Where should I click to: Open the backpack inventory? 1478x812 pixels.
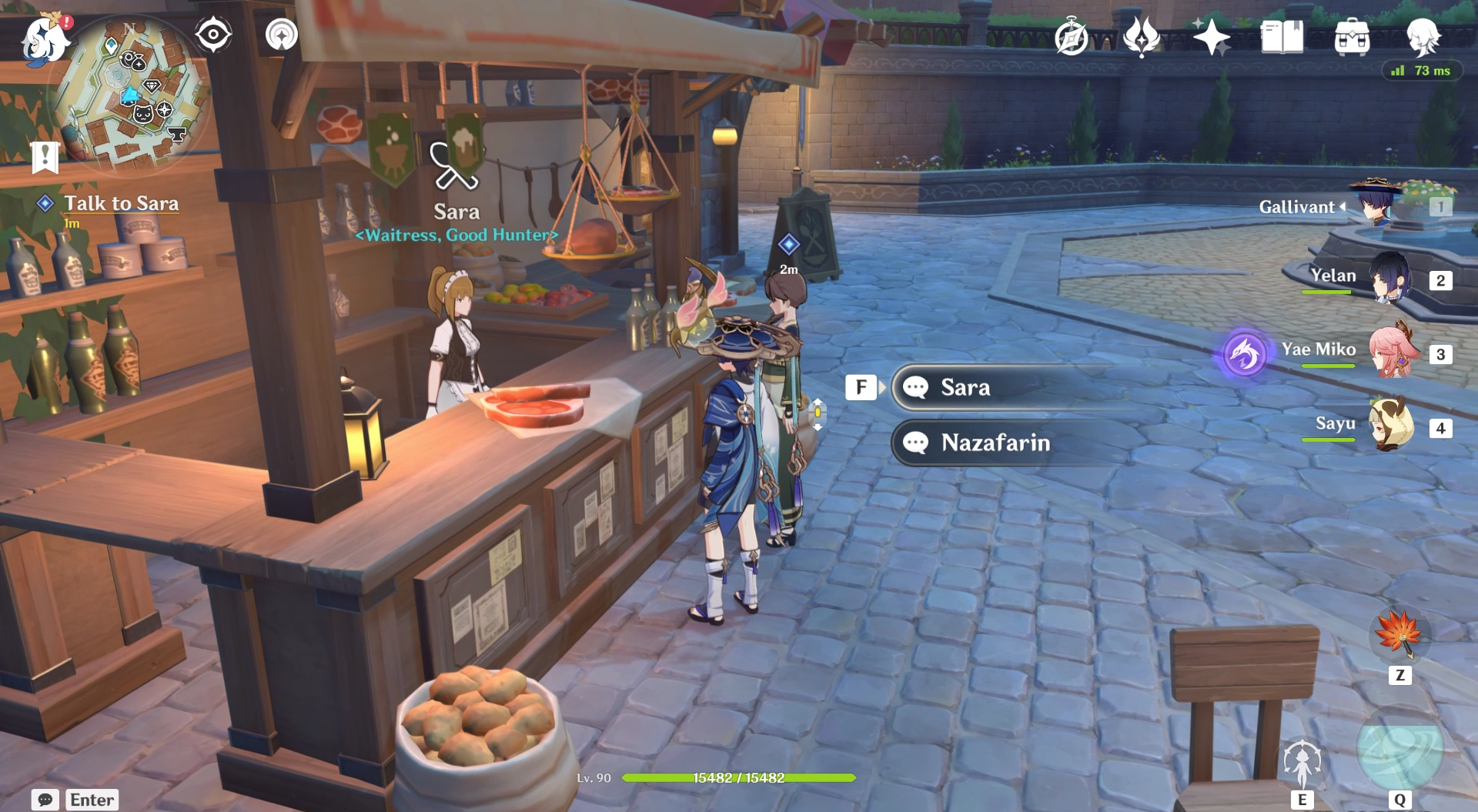coord(1352,37)
